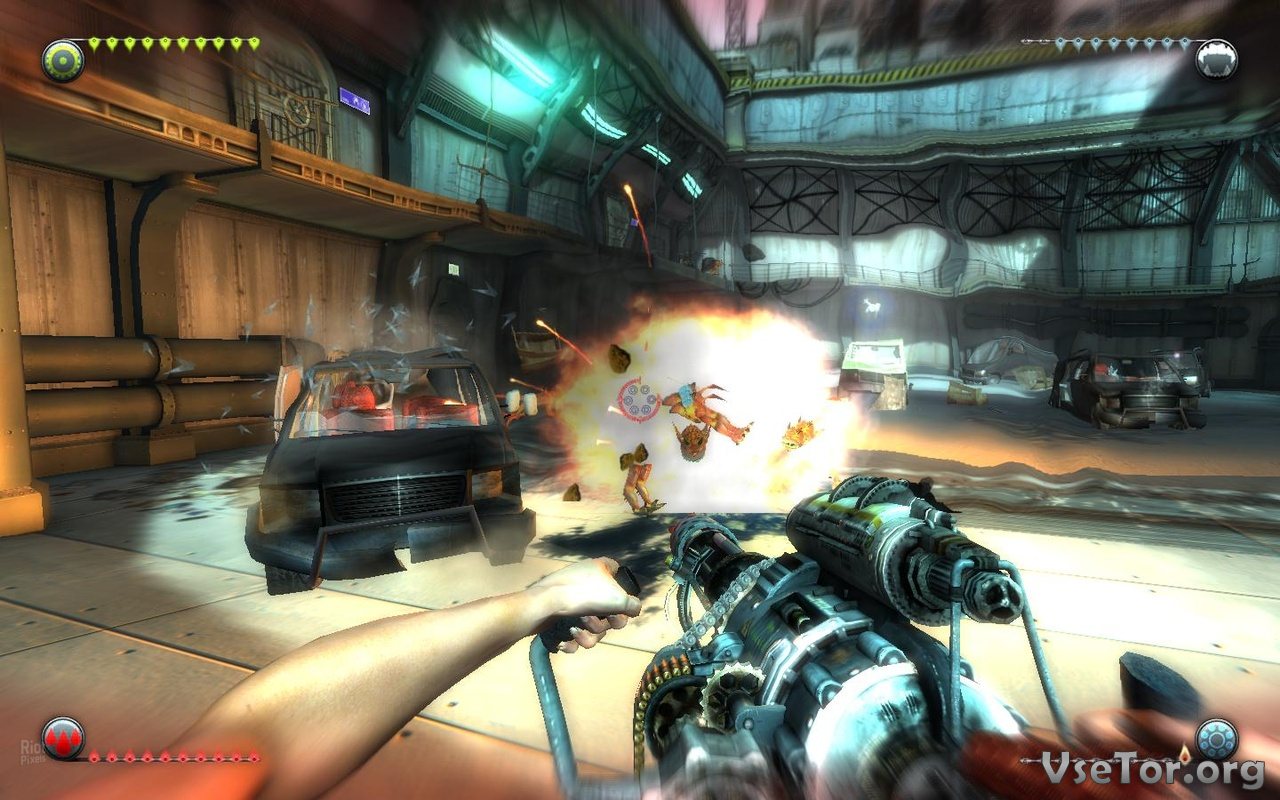Click the red blood drops icon
The image size is (1280, 800).
(63, 738)
